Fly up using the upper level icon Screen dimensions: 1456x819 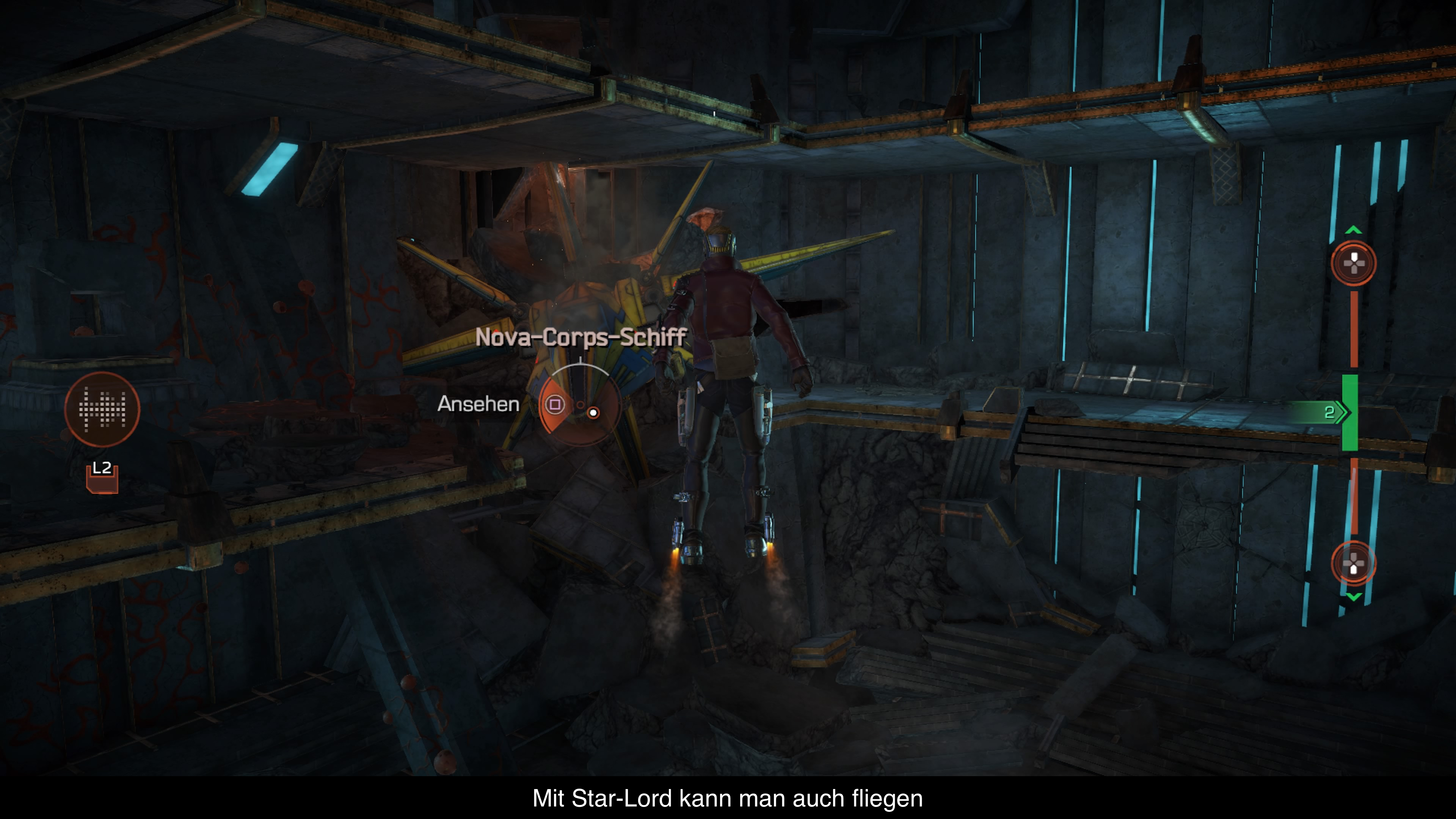tap(1353, 263)
